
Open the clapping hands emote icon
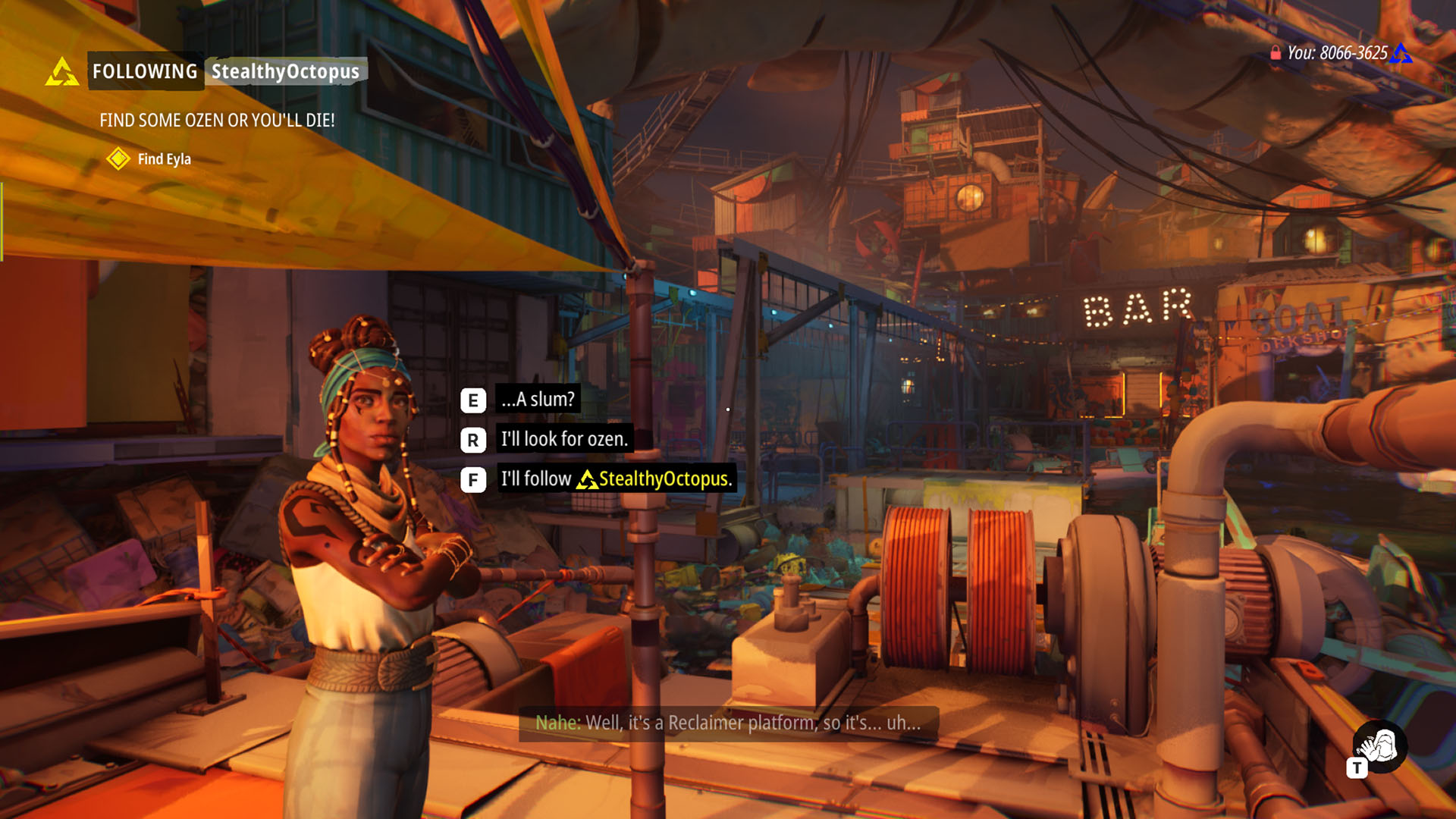[1380, 746]
